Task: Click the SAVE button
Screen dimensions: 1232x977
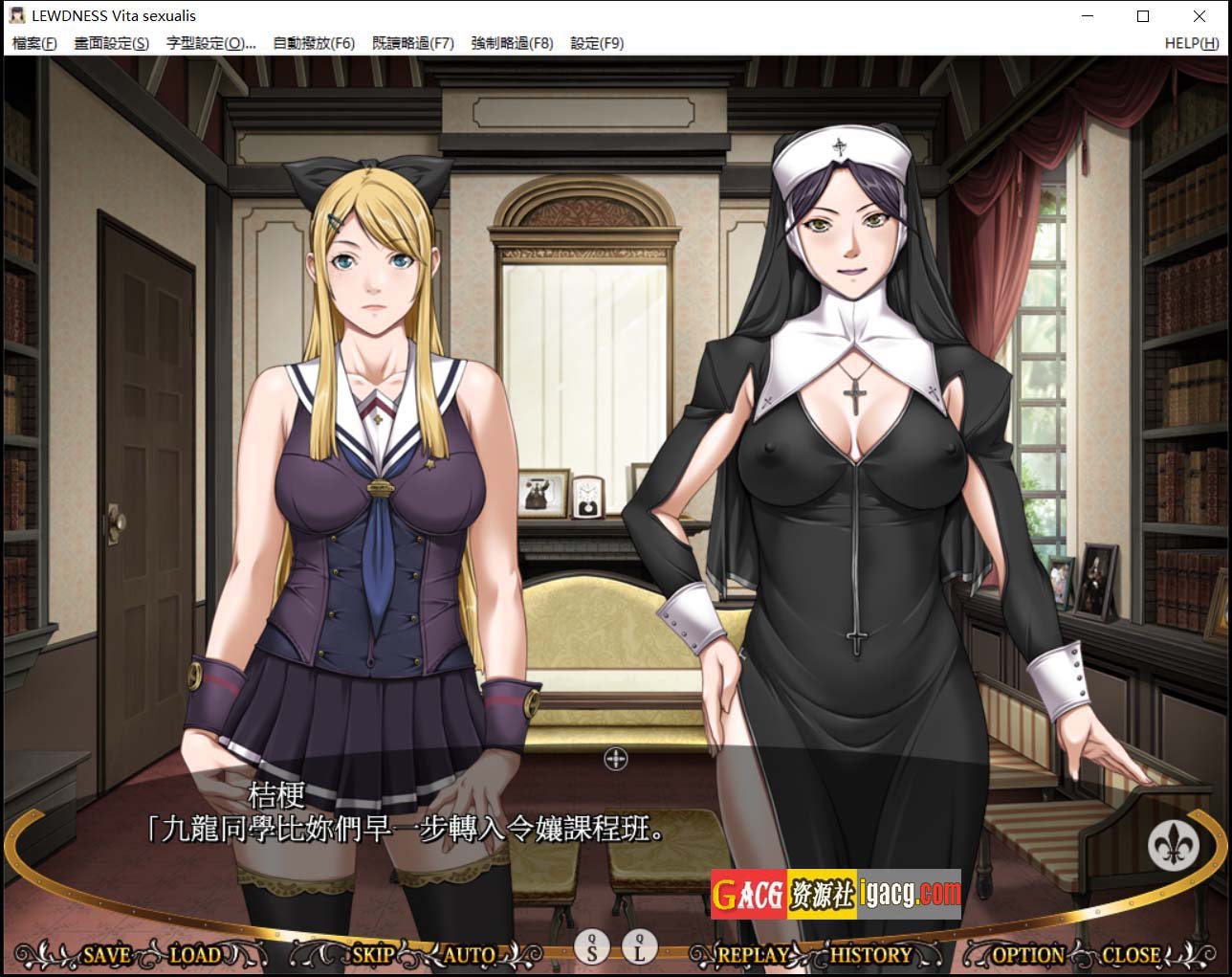Action: pyautogui.click(x=106, y=954)
